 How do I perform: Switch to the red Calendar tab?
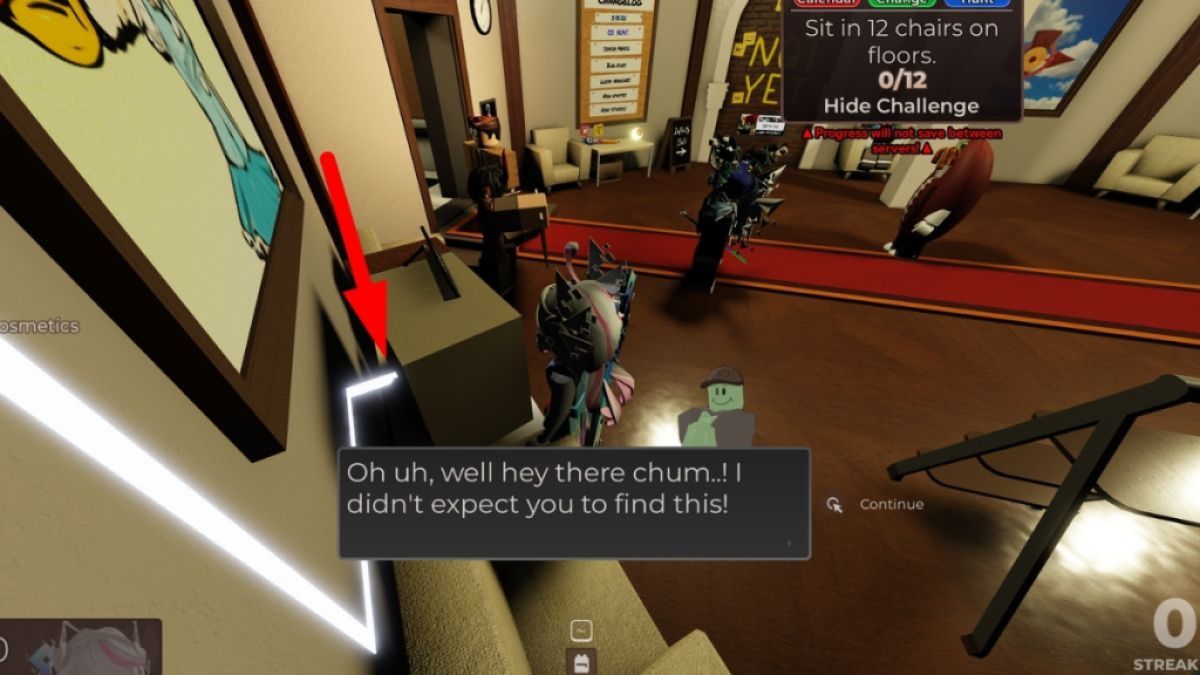pyautogui.click(x=827, y=3)
